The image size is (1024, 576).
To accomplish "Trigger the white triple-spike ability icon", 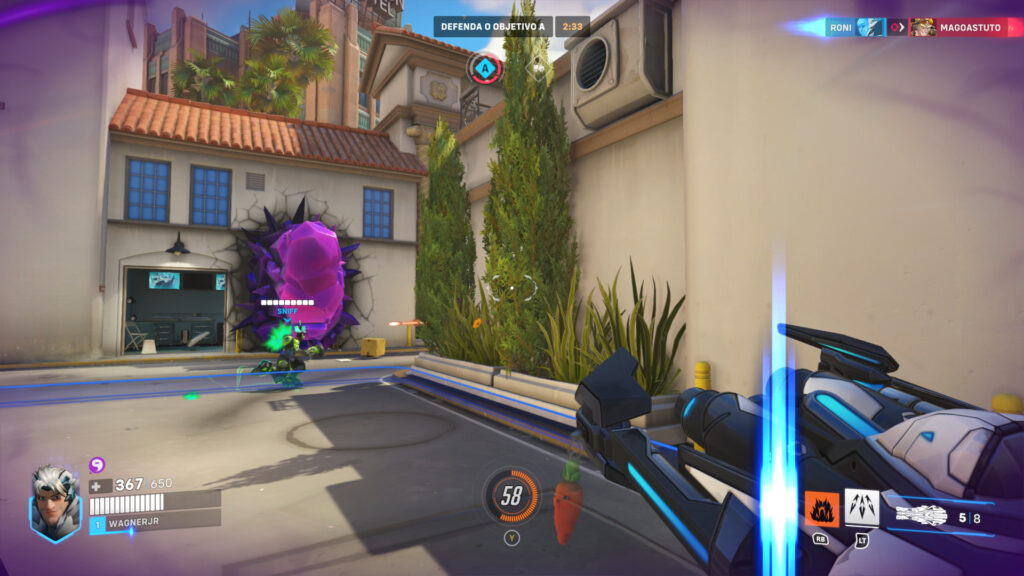I will click(x=861, y=507).
